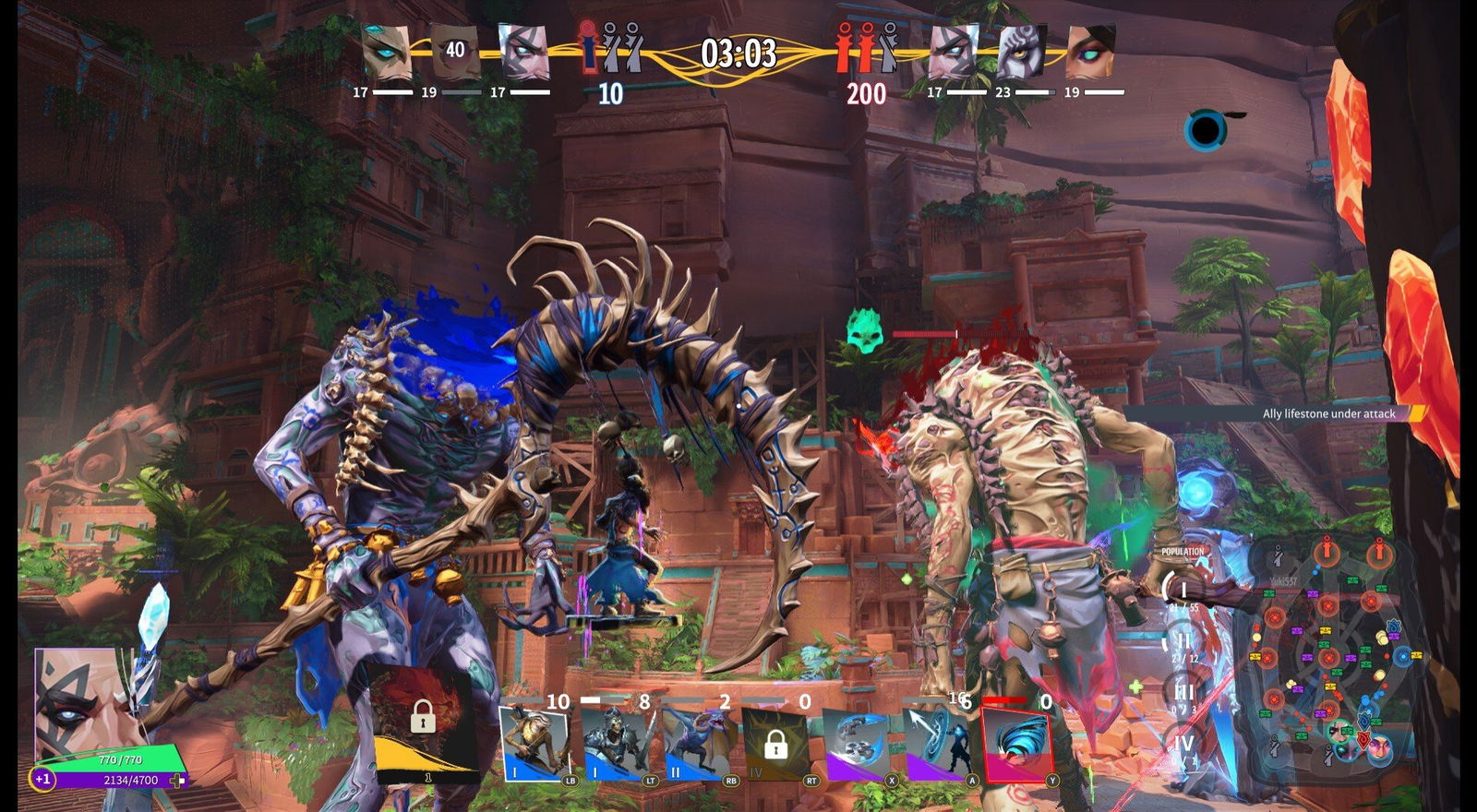Select the tier I population gauge
This screenshot has width=1477, height=812.
click(1183, 589)
